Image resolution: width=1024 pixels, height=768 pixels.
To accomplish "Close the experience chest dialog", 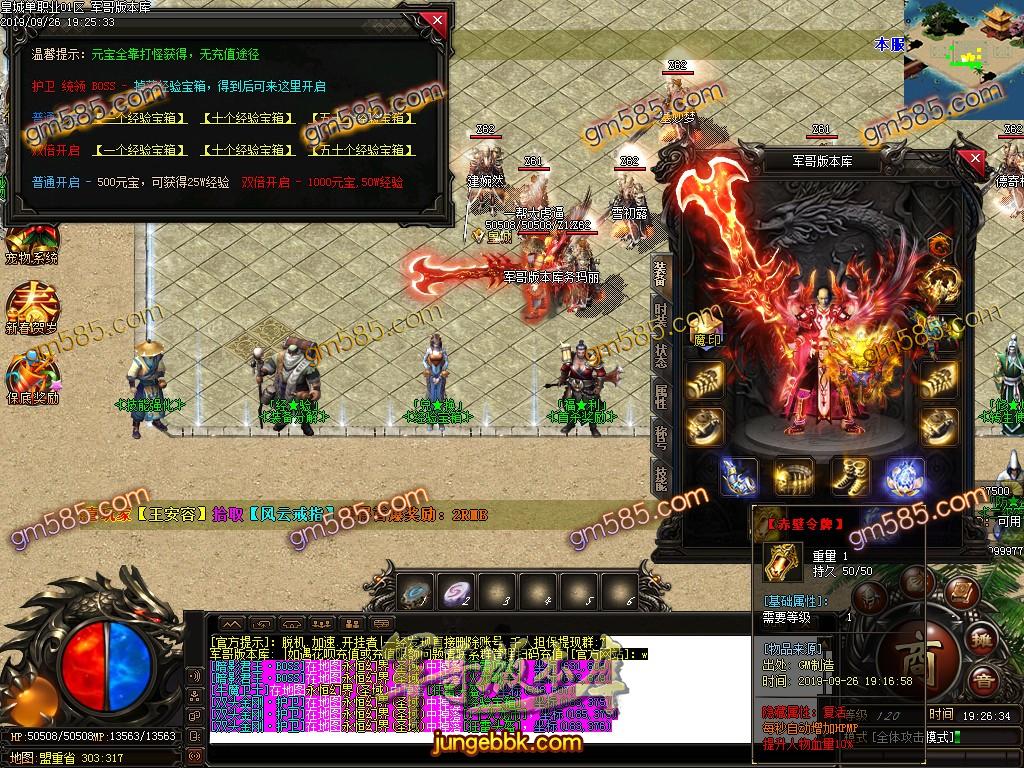I will click(x=434, y=20).
